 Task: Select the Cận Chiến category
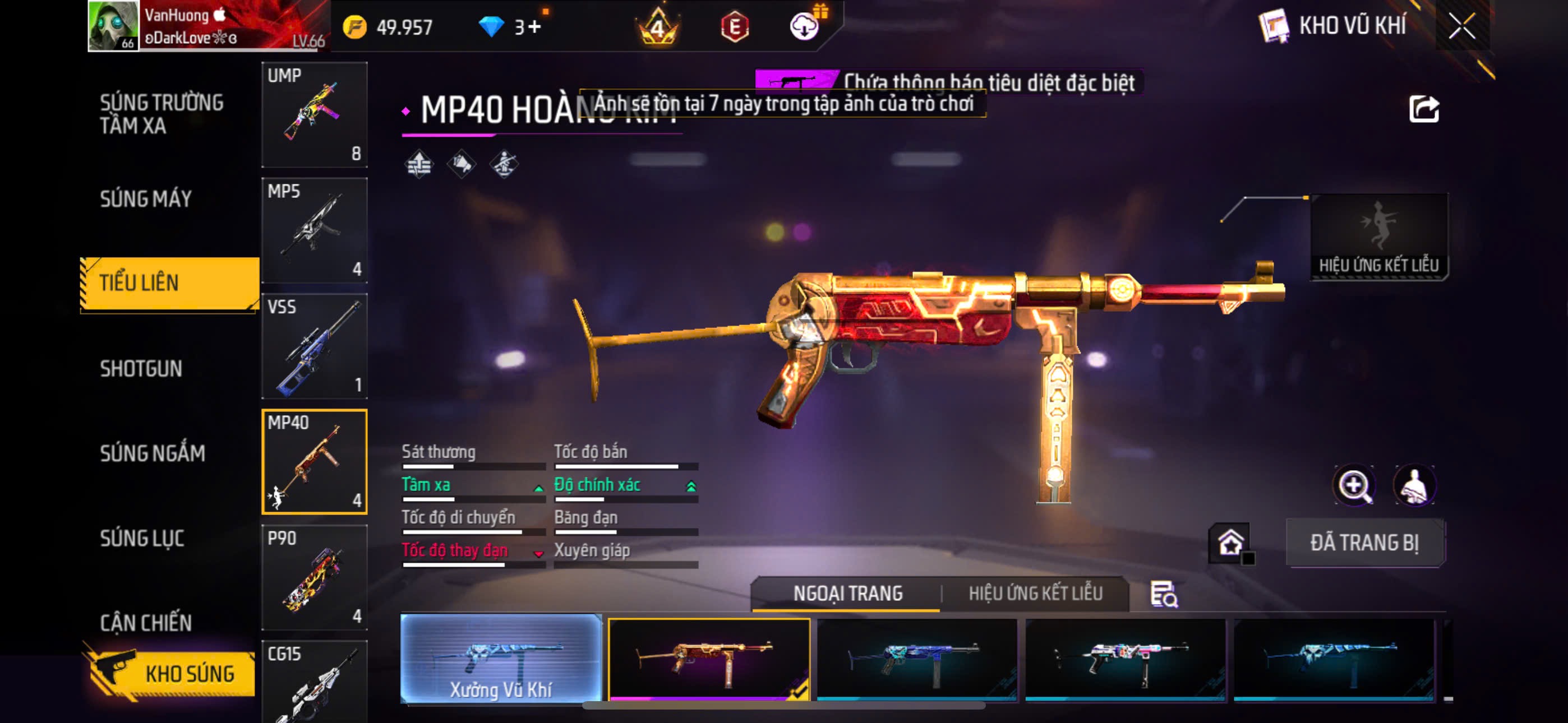pyautogui.click(x=145, y=623)
